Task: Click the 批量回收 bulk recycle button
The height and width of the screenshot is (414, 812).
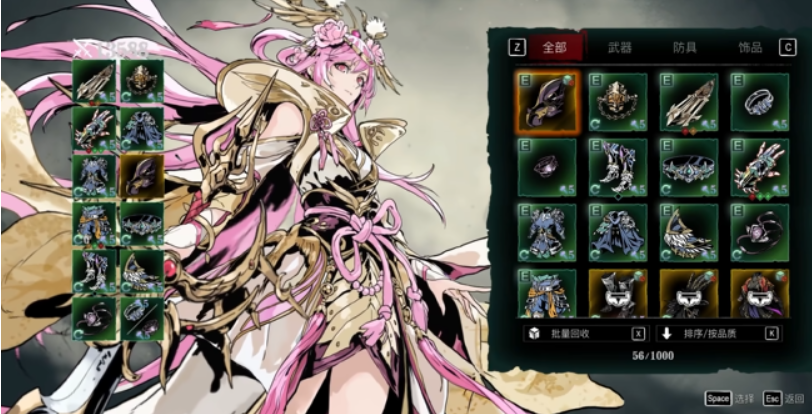Action: tap(584, 333)
